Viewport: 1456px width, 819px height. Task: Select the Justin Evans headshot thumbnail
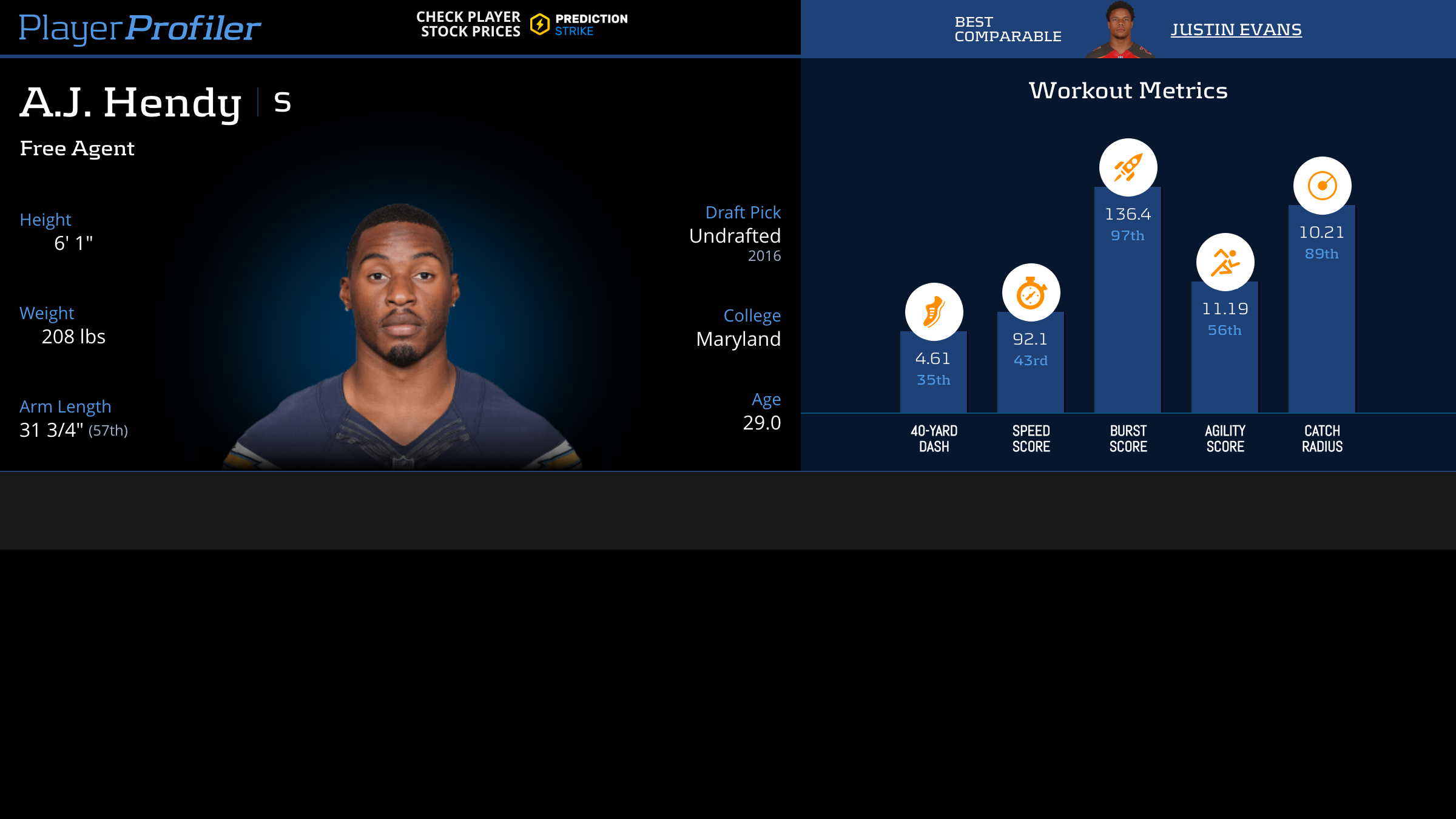[x=1120, y=30]
